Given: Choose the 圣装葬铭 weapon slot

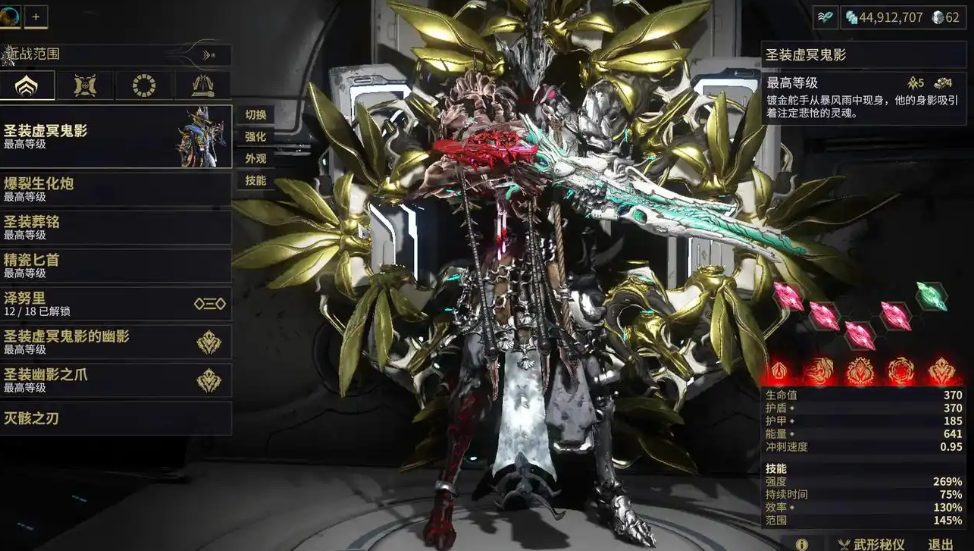Looking at the screenshot, I should point(115,227).
